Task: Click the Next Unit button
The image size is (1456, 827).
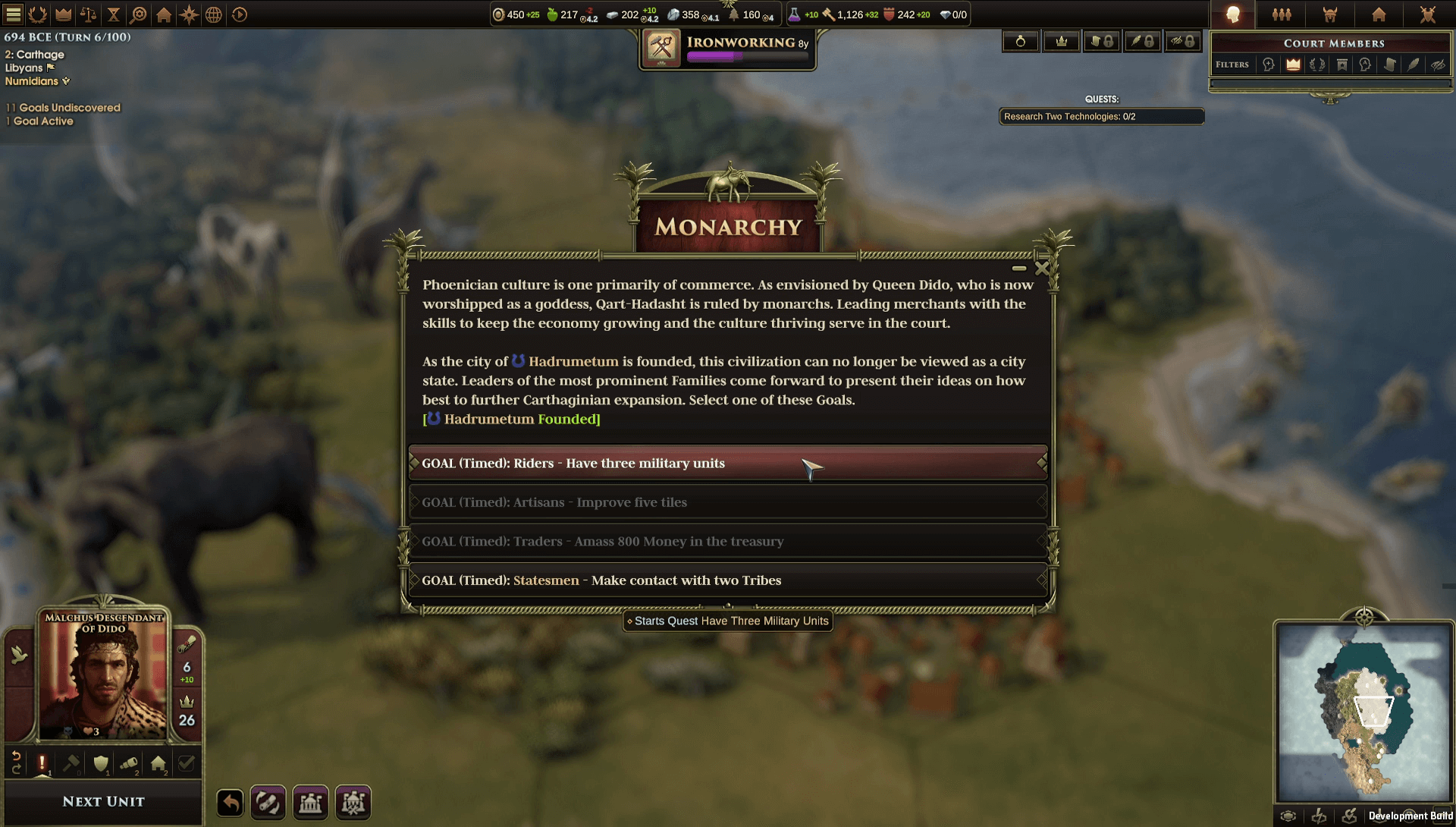Action: (x=103, y=801)
